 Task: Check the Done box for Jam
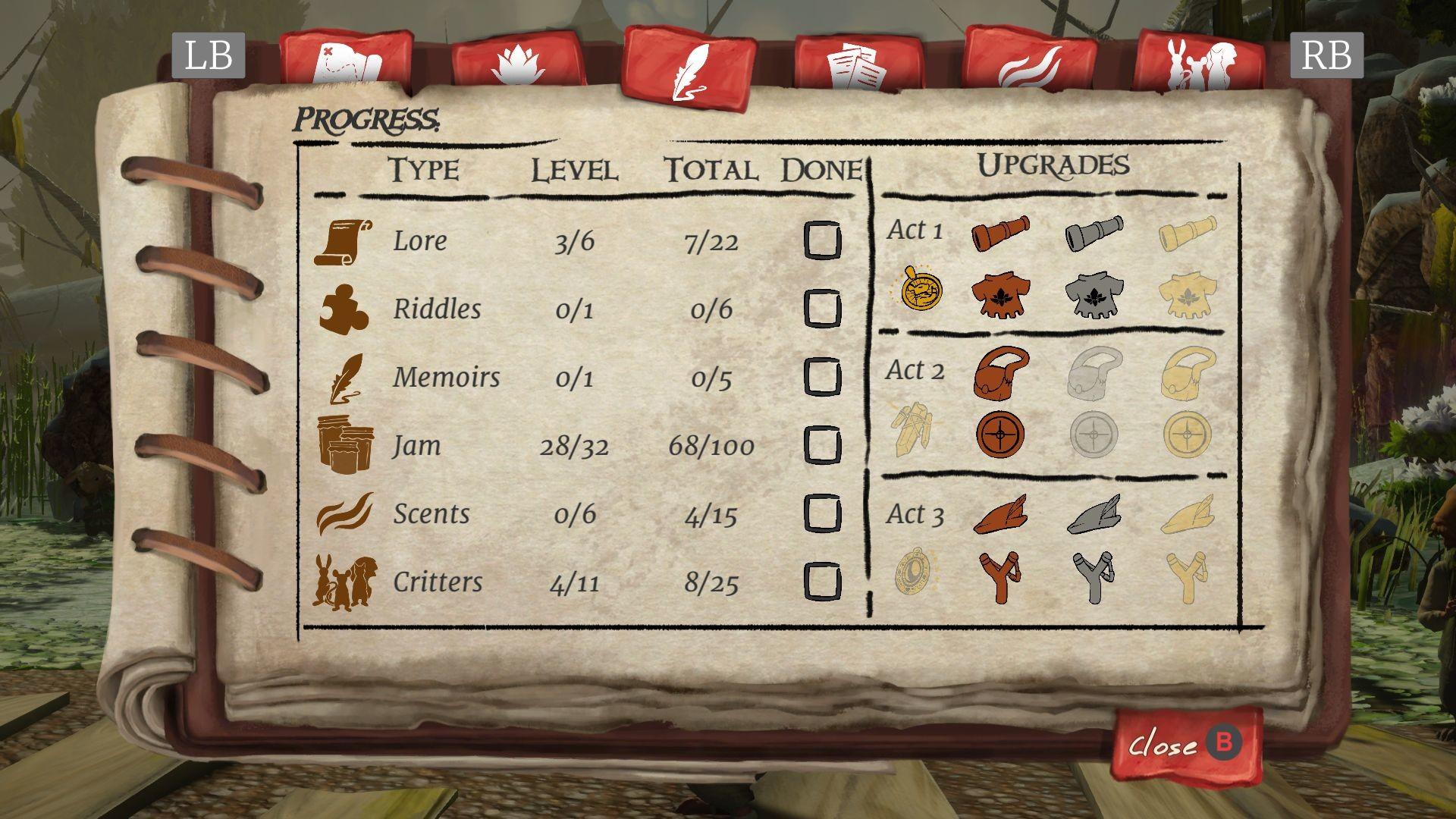click(x=824, y=446)
